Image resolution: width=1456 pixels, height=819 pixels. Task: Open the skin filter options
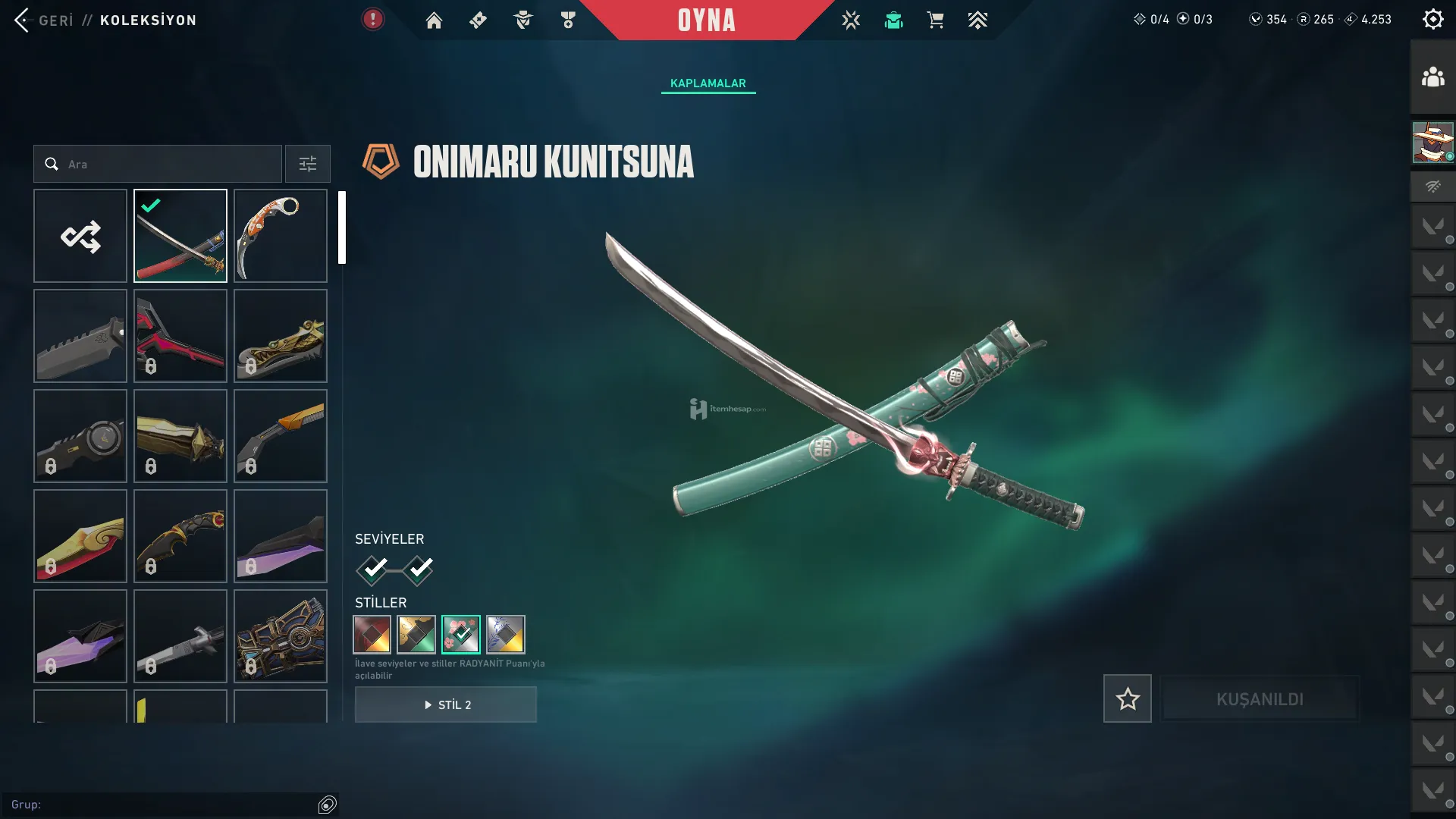coord(307,164)
